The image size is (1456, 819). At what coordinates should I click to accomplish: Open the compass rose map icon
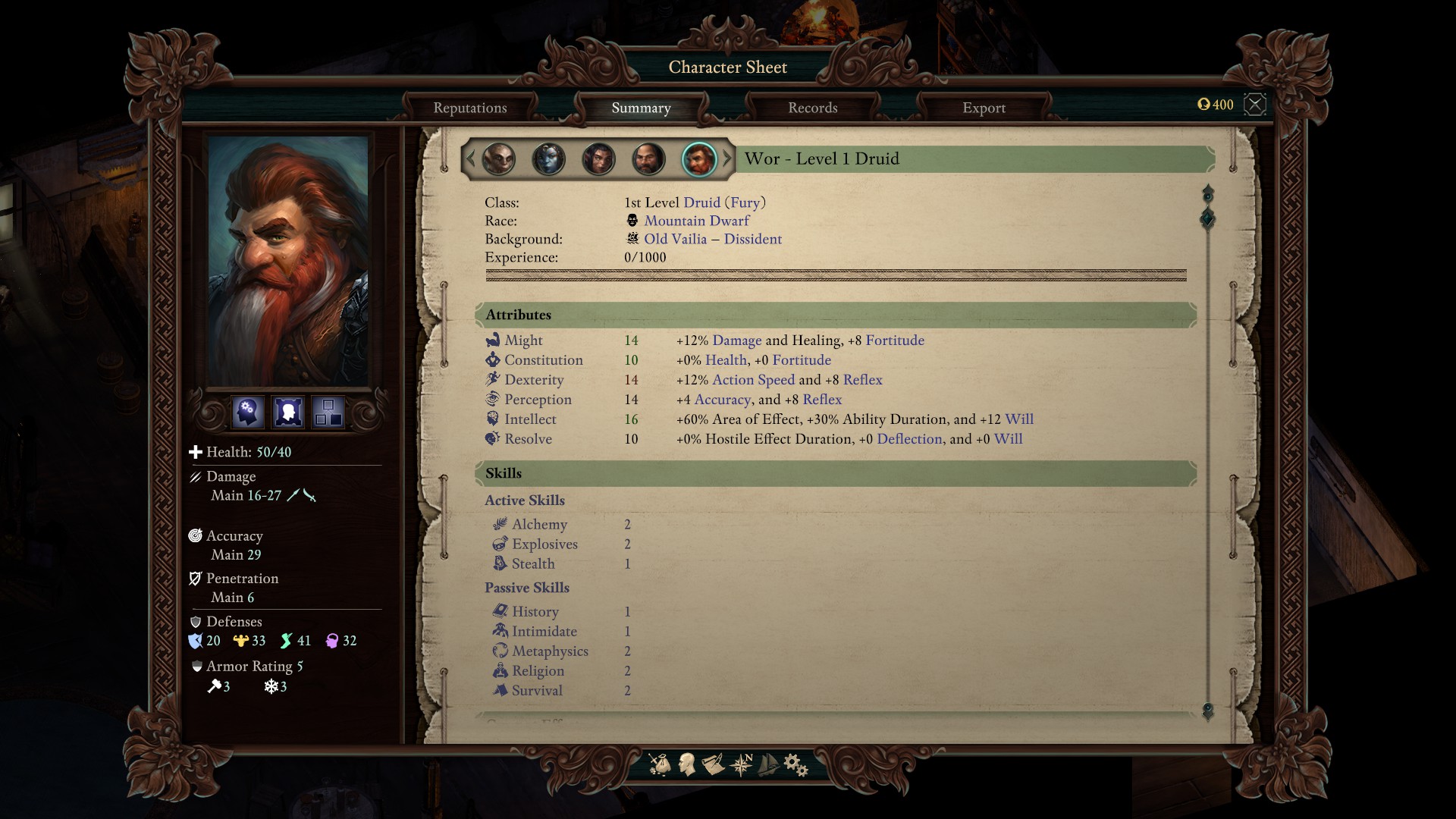click(x=741, y=764)
